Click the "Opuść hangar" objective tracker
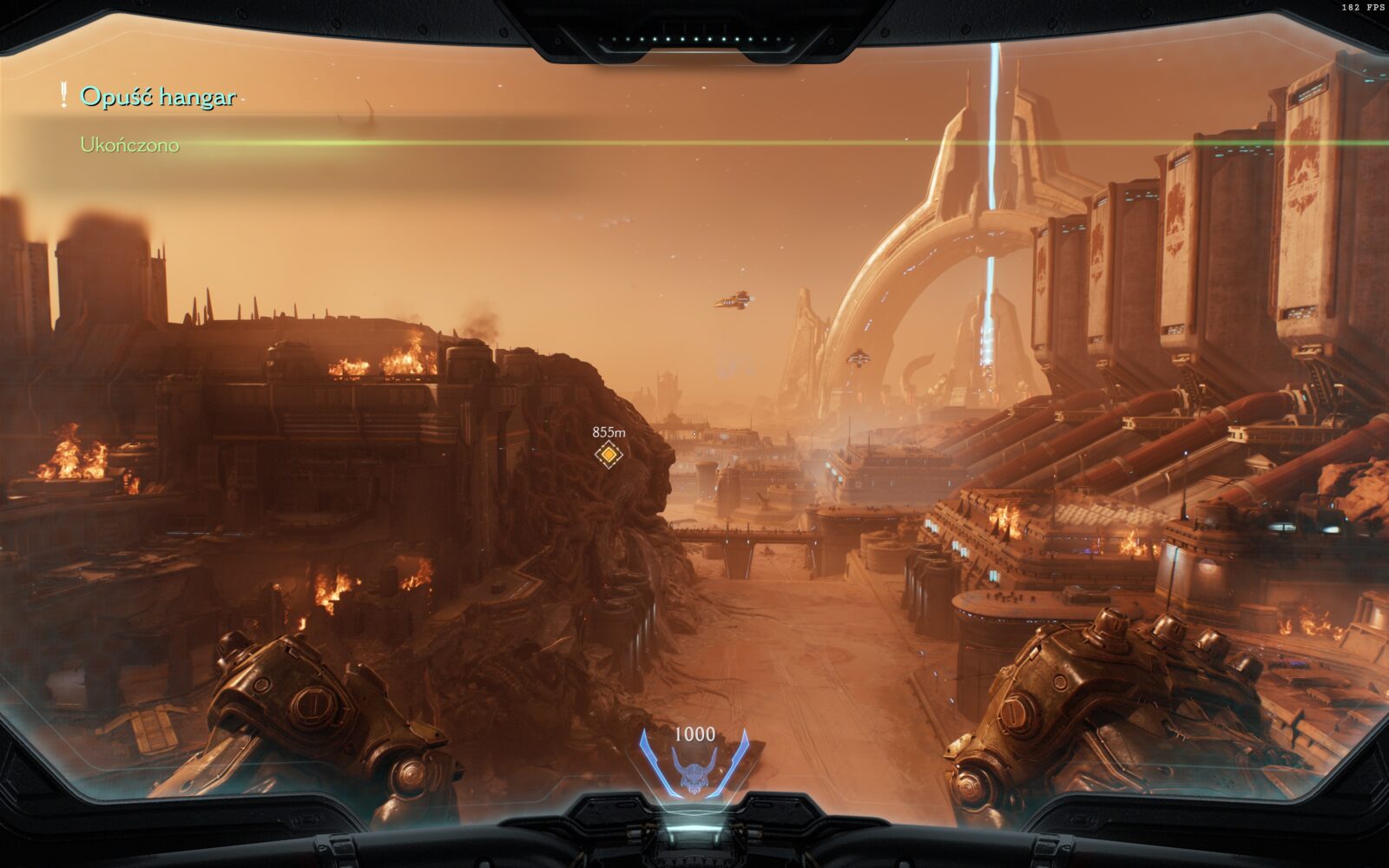The image size is (1389, 868). point(157,96)
